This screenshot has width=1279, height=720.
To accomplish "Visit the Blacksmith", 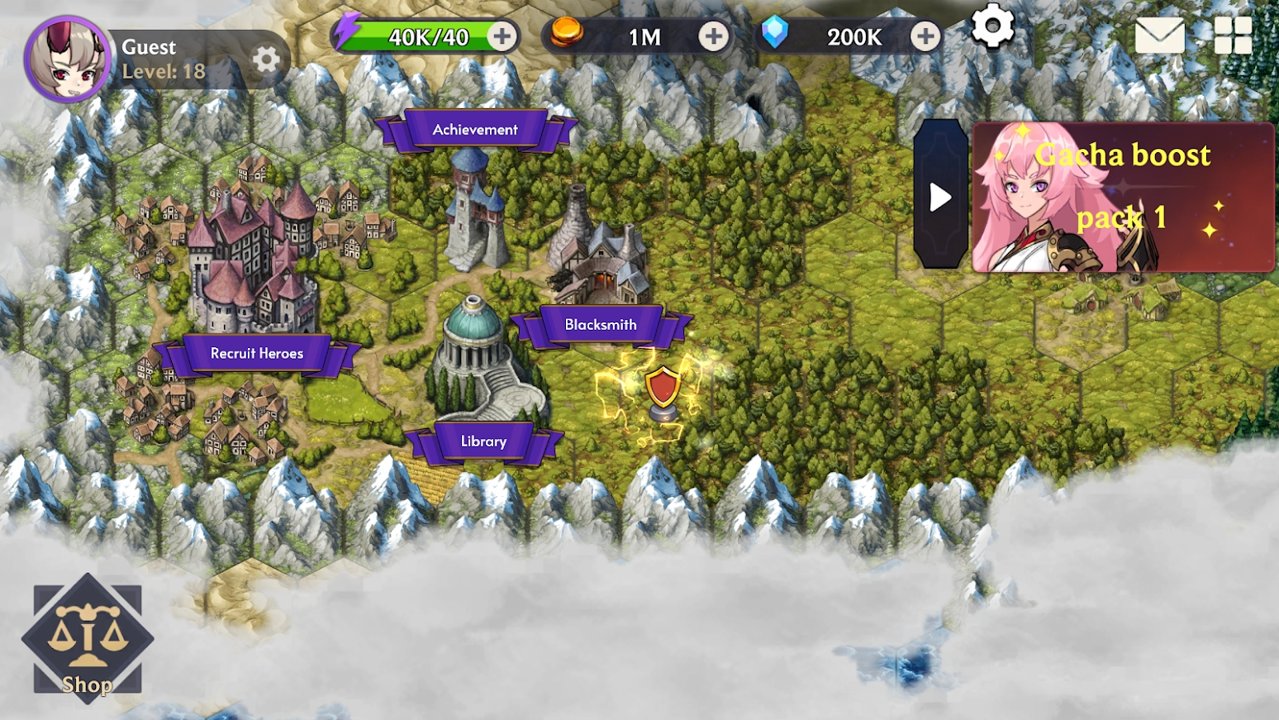I will [x=600, y=325].
